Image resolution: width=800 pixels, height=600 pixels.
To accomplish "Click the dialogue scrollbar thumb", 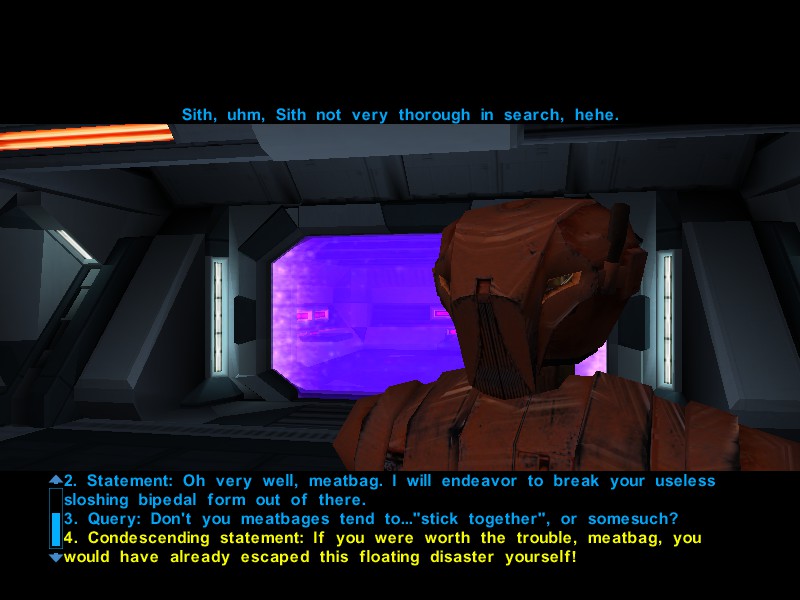I will (55, 529).
